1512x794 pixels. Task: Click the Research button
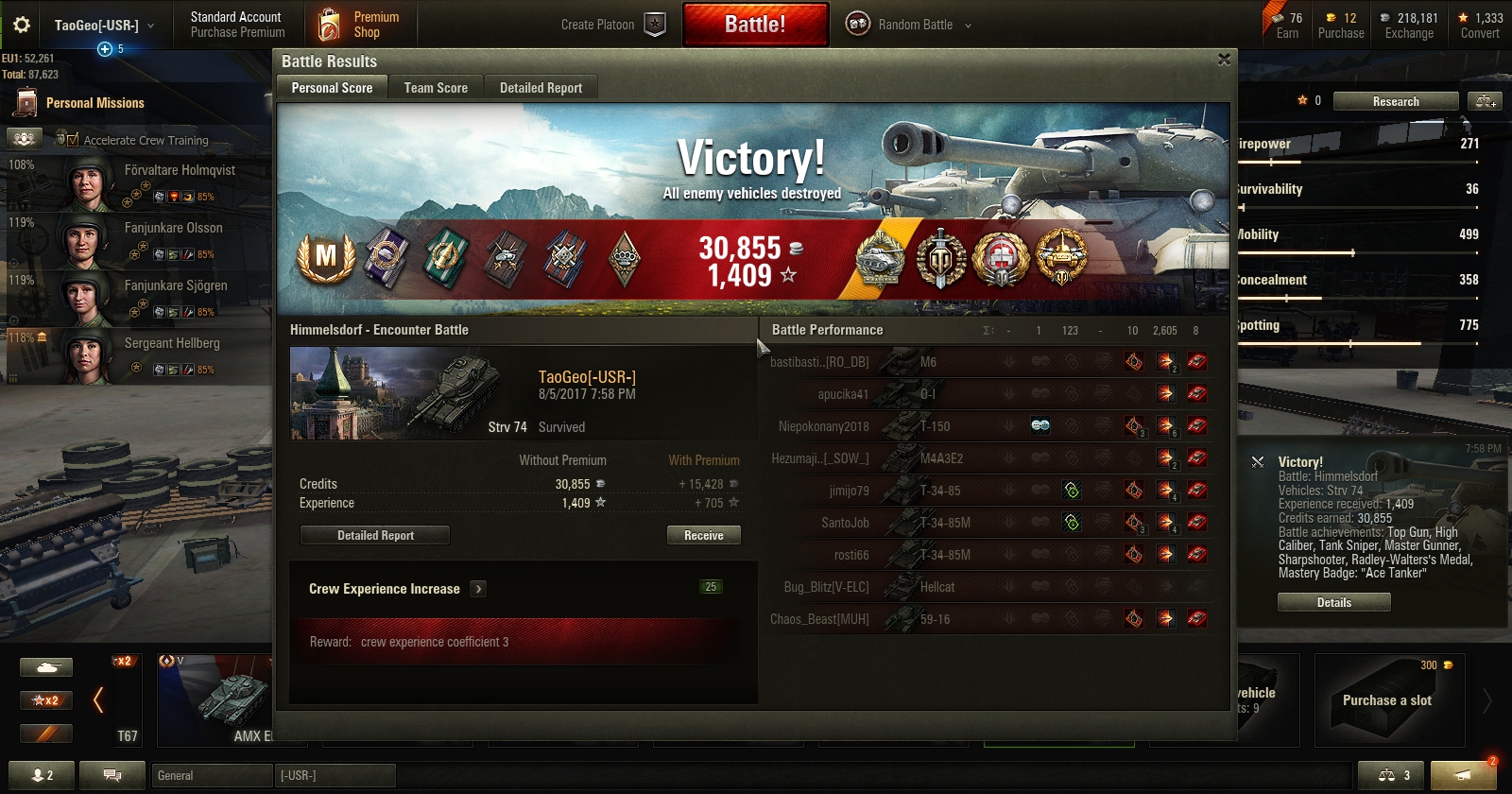pos(1396,101)
